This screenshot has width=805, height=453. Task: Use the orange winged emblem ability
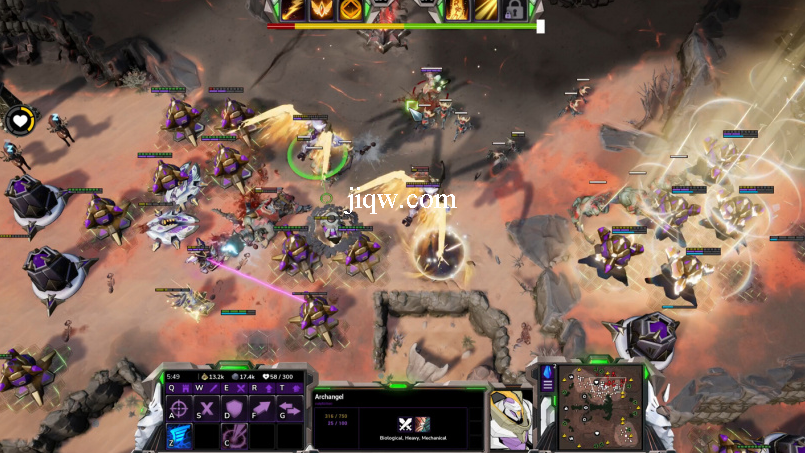[x=322, y=10]
